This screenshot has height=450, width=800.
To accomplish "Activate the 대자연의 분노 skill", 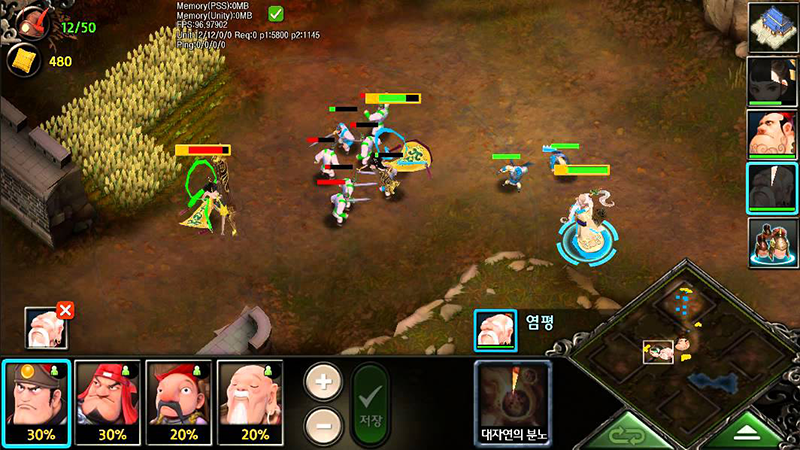I will [513, 401].
